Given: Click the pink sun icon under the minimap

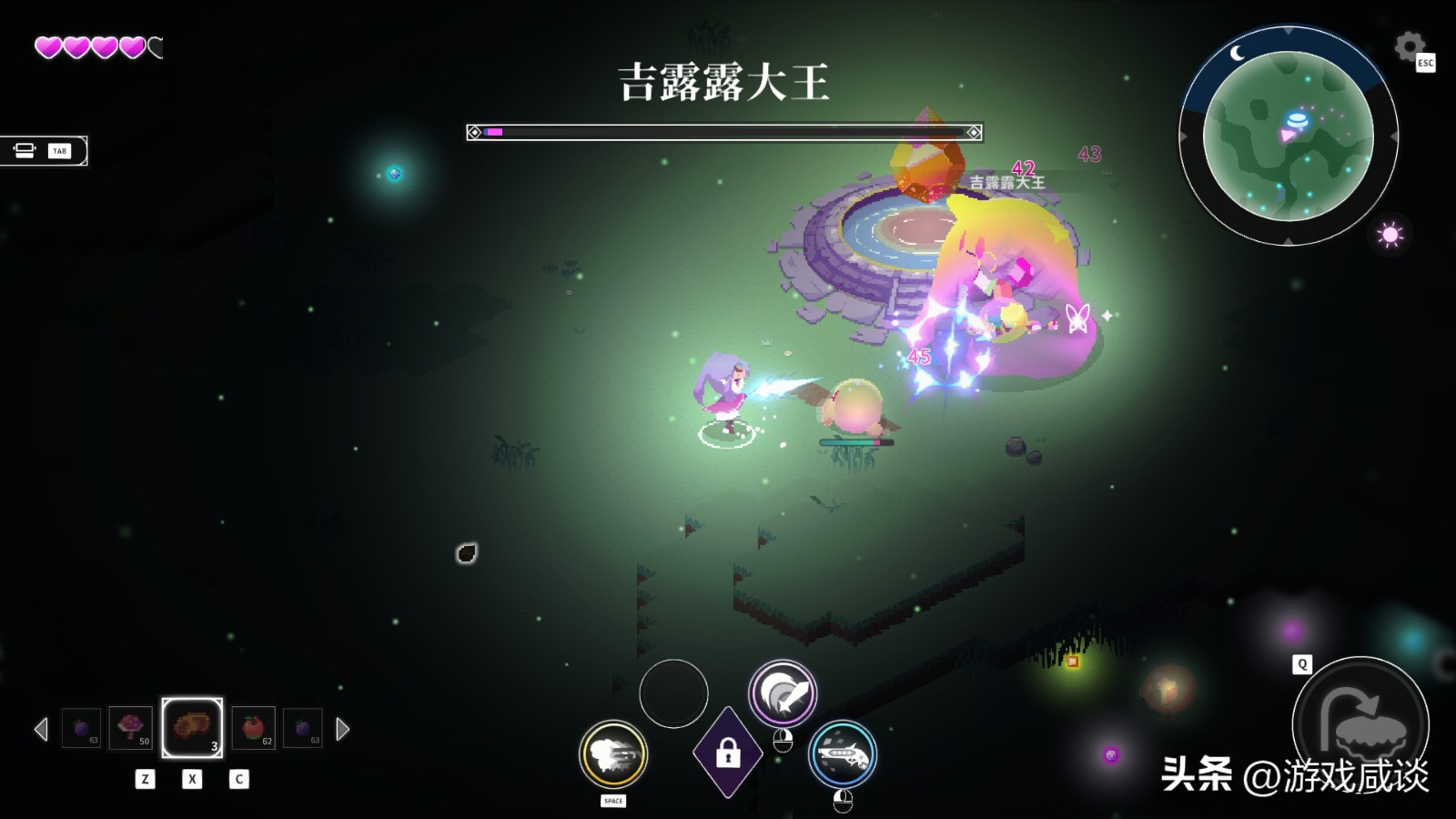Looking at the screenshot, I should (x=1390, y=235).
